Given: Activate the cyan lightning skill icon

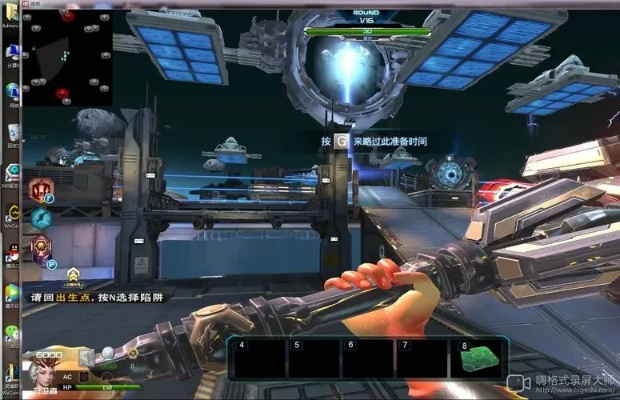Looking at the screenshot, I should 41,217.
